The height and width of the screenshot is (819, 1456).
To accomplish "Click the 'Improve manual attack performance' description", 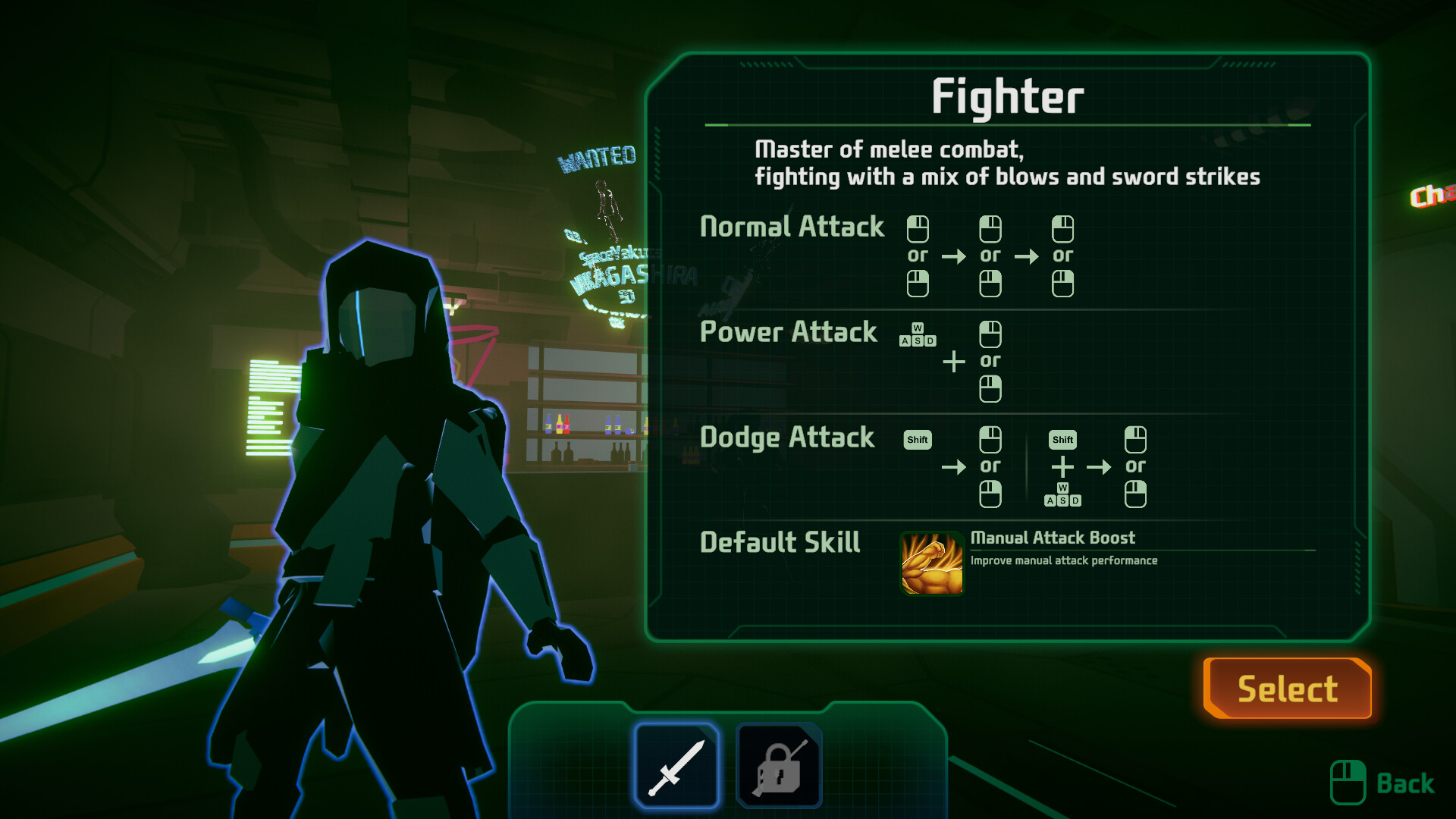I will [x=1065, y=560].
